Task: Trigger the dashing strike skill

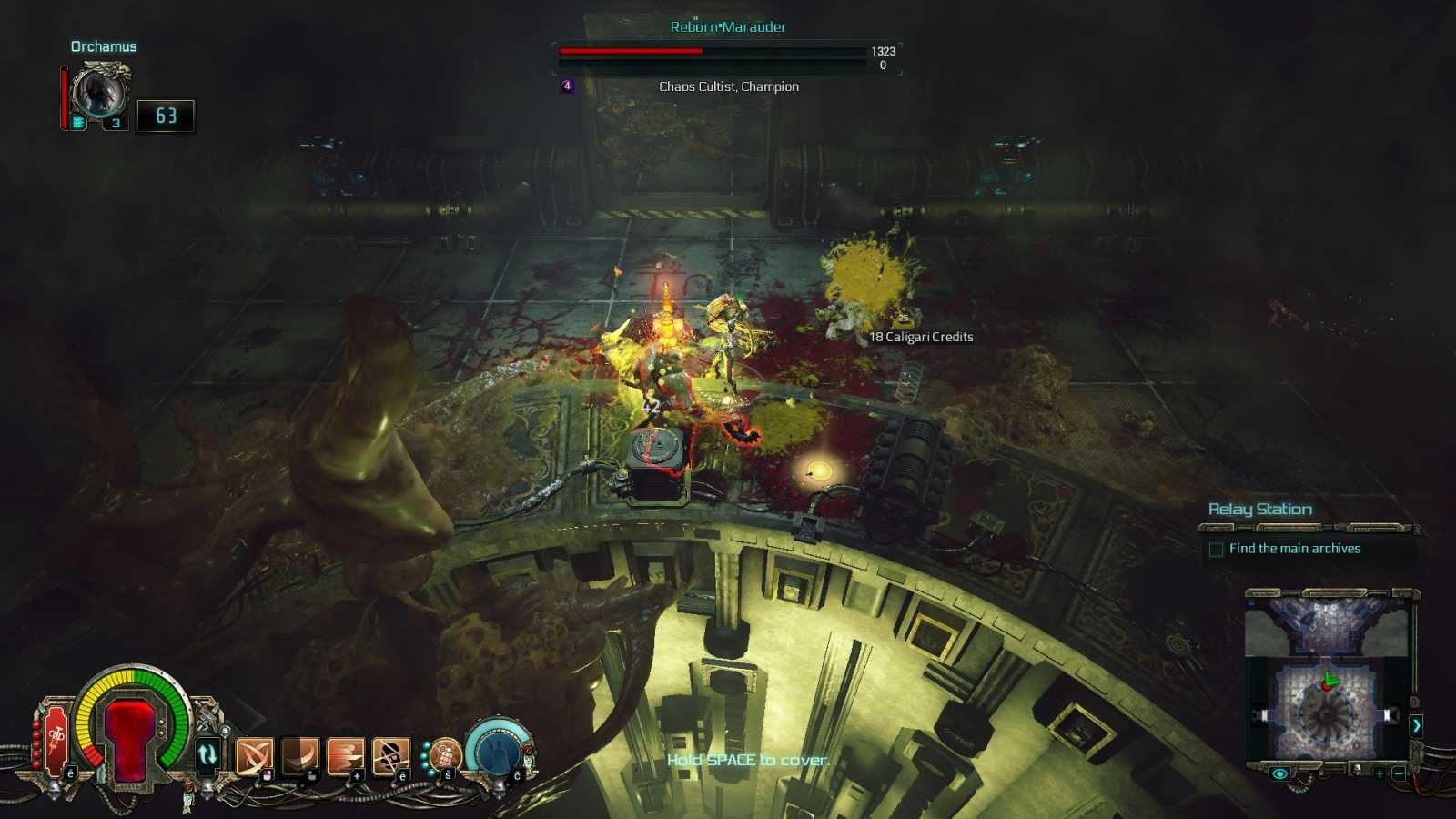Action: pyautogui.click(x=345, y=755)
